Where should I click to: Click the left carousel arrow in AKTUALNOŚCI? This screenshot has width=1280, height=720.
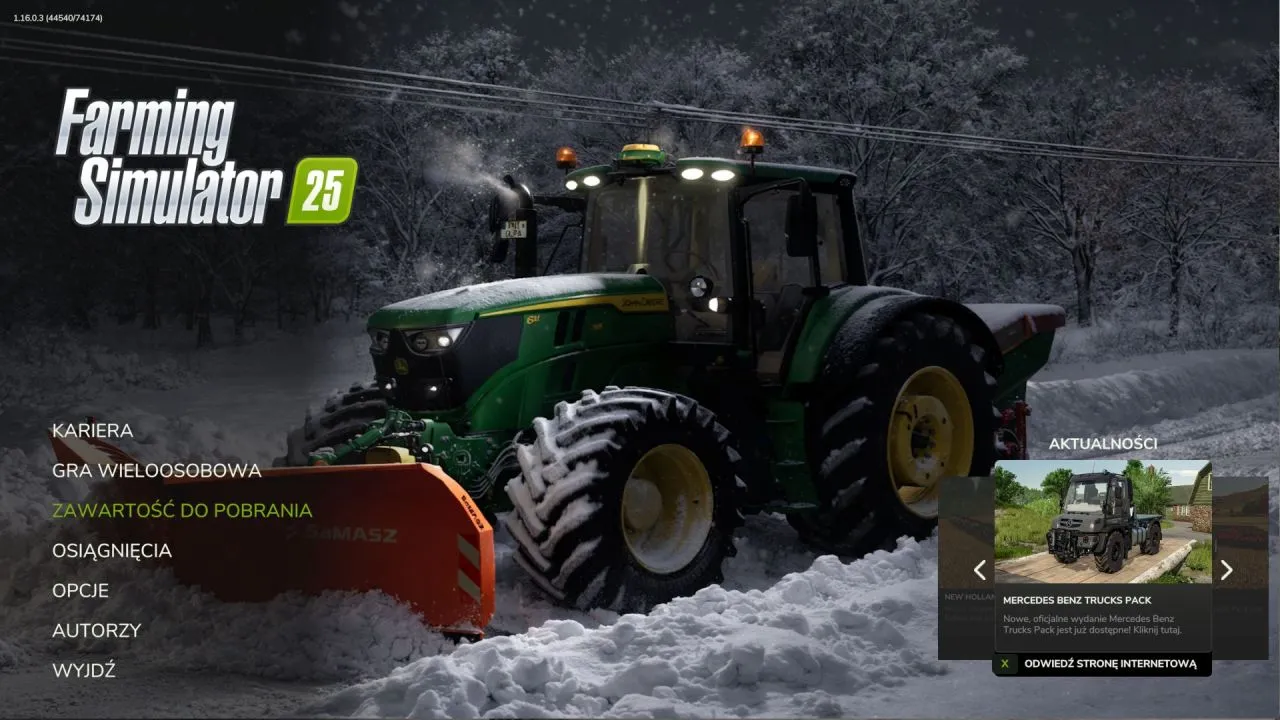pyautogui.click(x=978, y=570)
